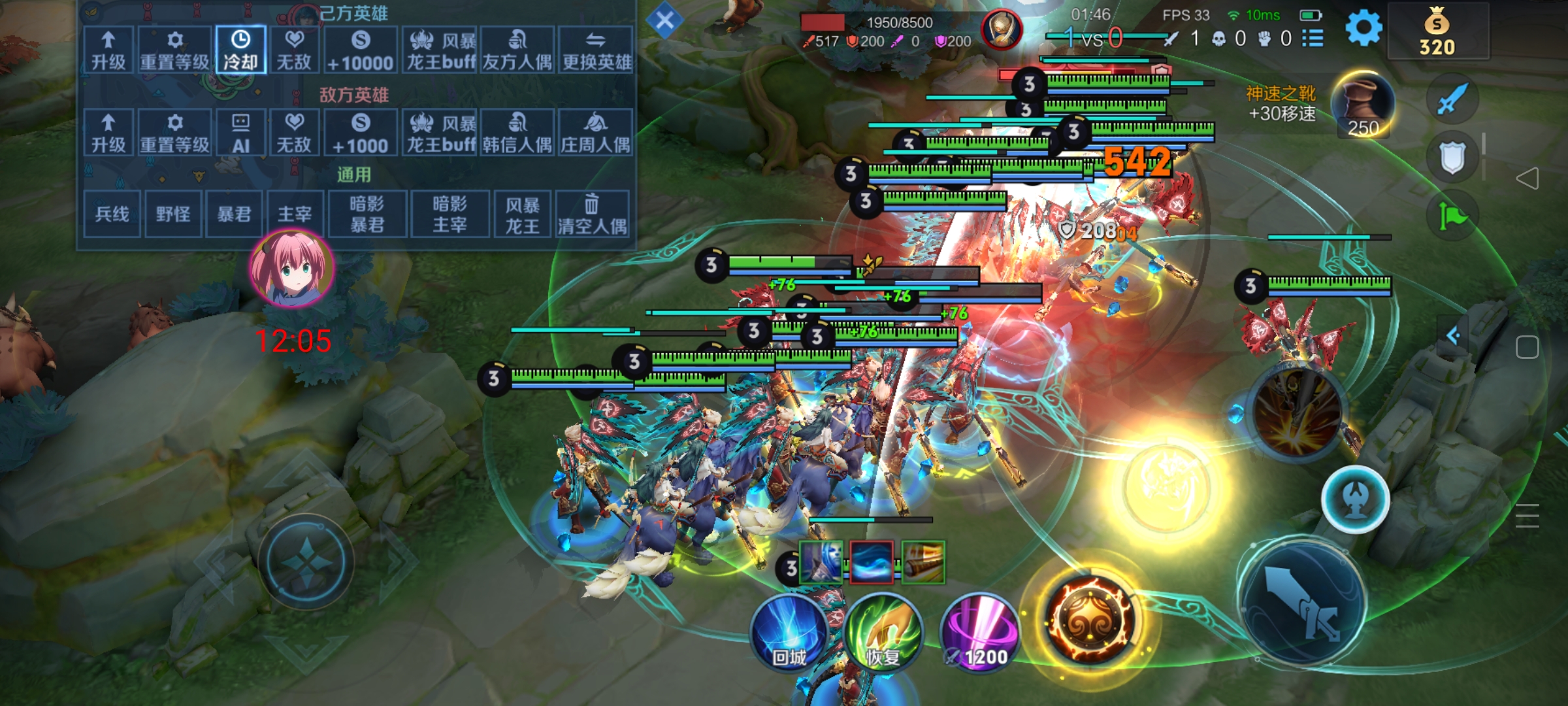Viewport: 1568px width, 706px height.
Task: Toggle the cooldown (冷却) option
Action: [x=240, y=50]
